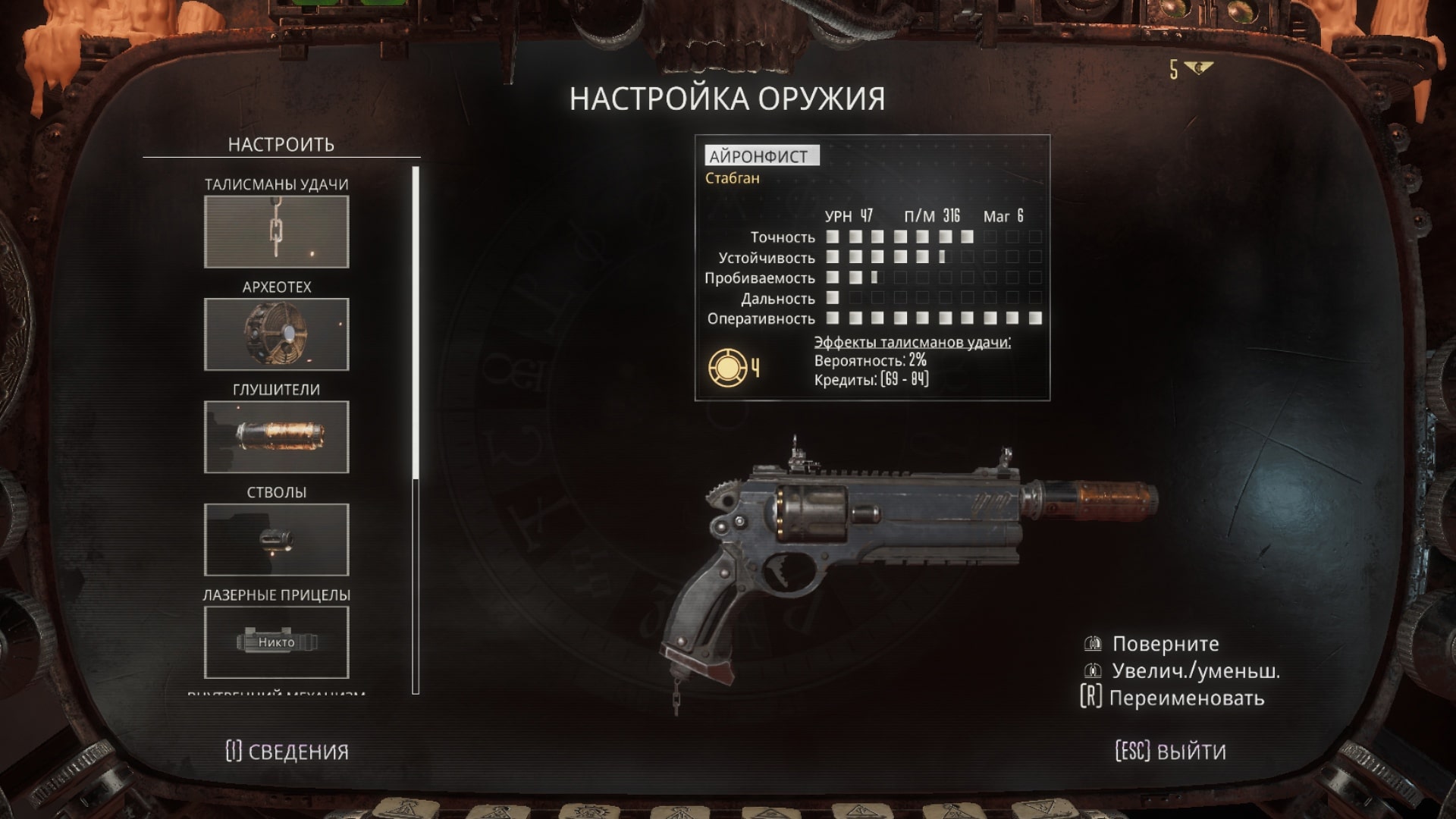Click the Переименовать rename option
Image resolution: width=1456 pixels, height=819 pixels.
coord(1172,698)
